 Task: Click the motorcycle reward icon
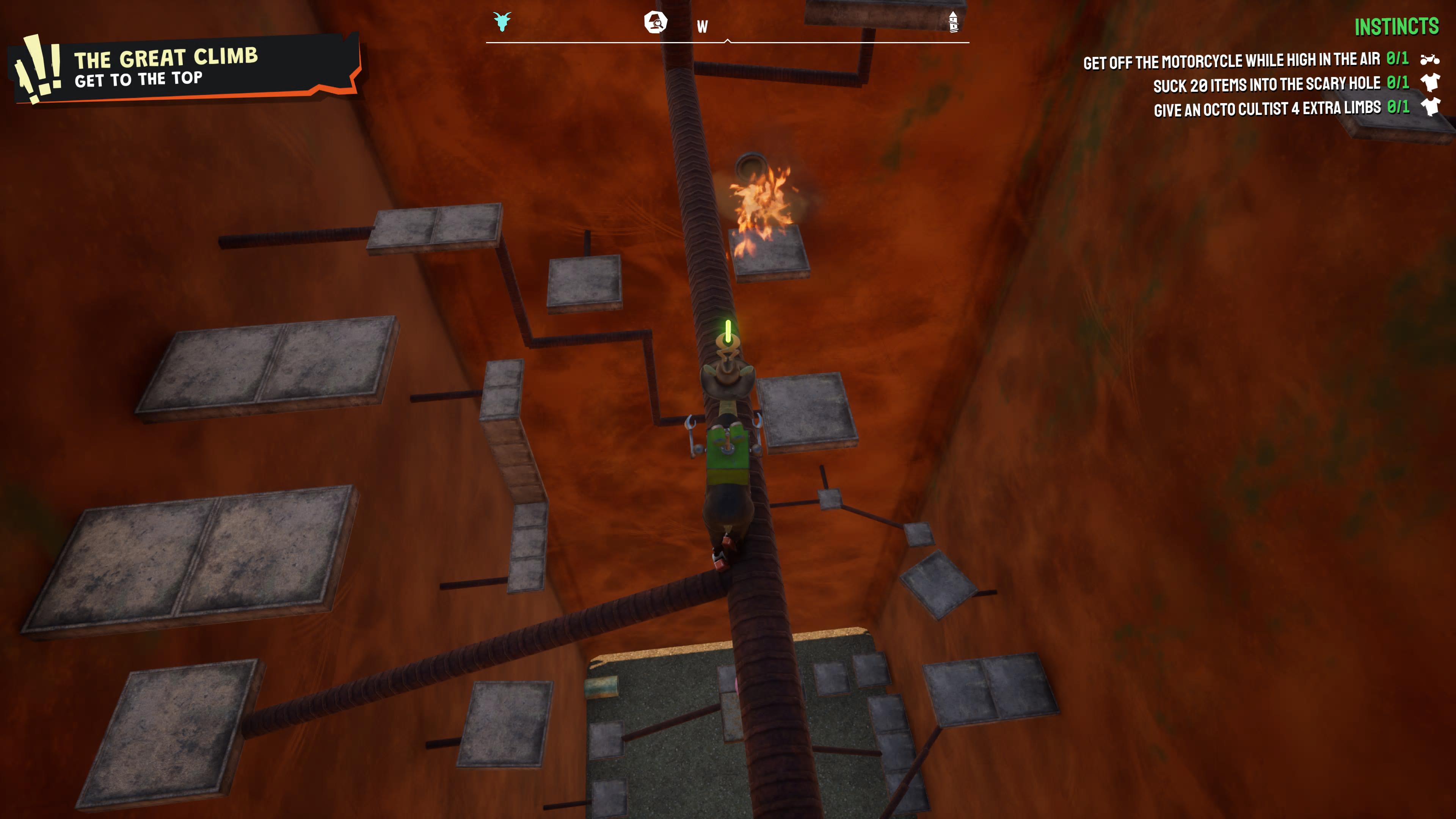(1430, 59)
